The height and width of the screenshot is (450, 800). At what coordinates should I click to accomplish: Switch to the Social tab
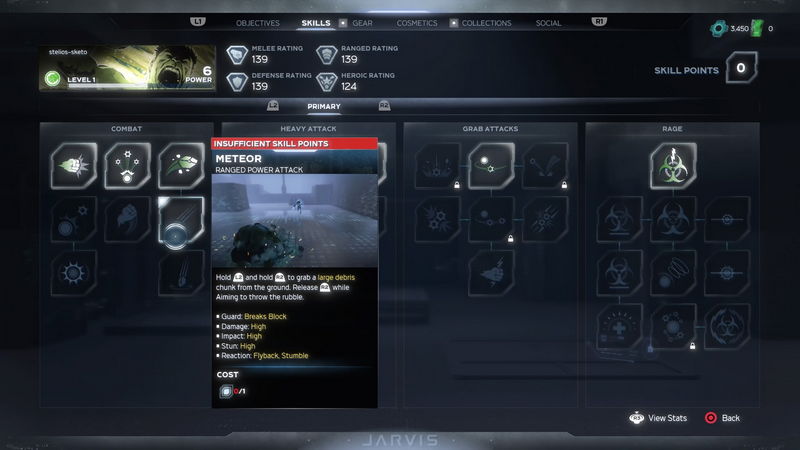tap(548, 23)
